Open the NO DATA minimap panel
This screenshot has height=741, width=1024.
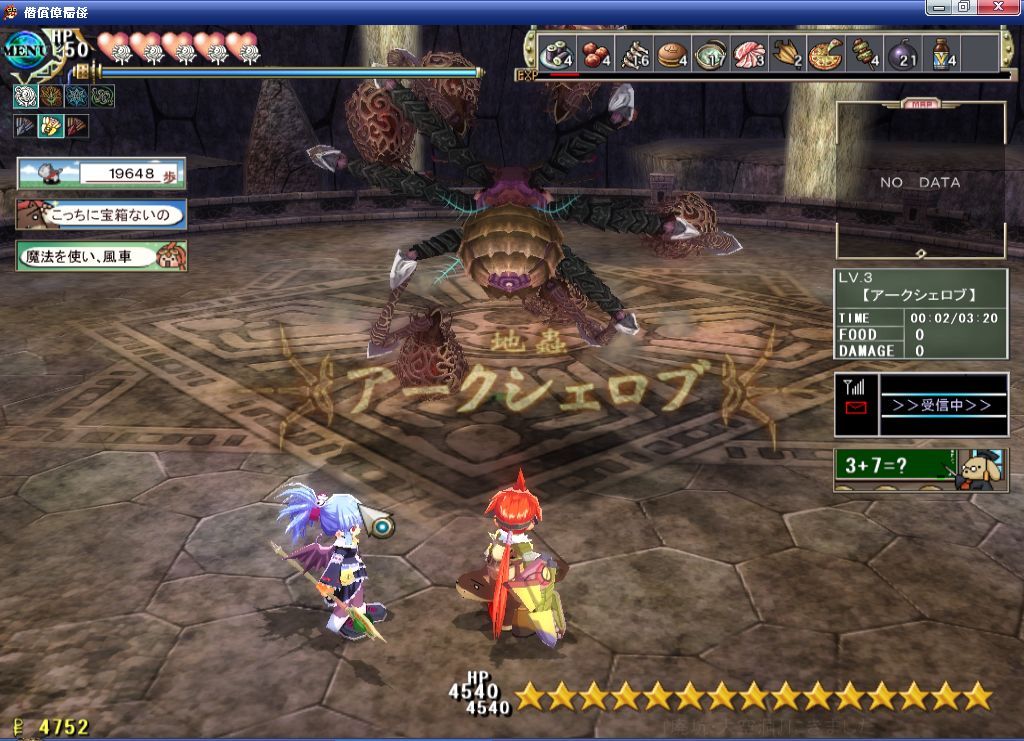coord(919,182)
